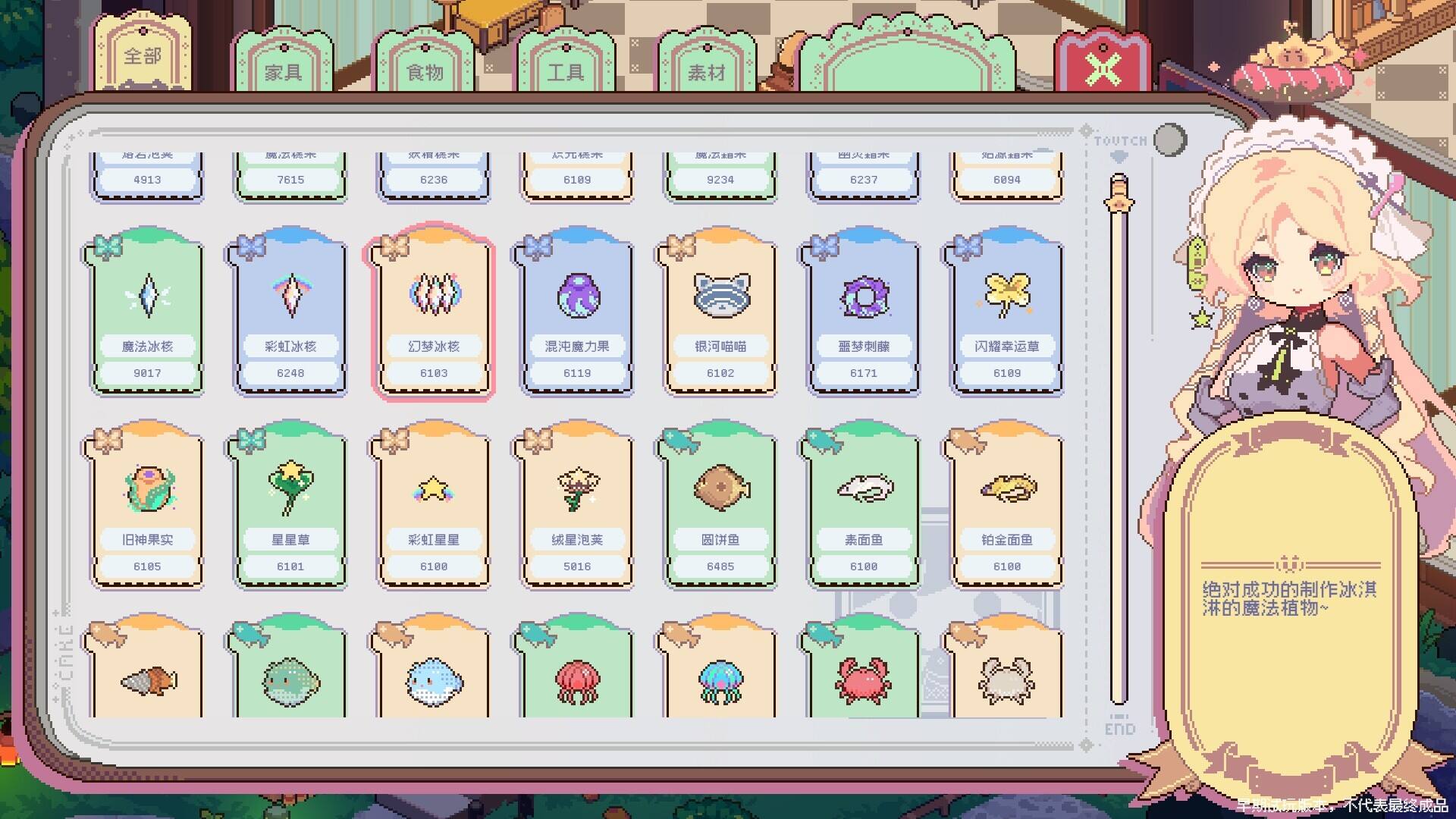The width and height of the screenshot is (1456, 819).
Task: Select the 旧神果实 item card
Action: [x=147, y=506]
